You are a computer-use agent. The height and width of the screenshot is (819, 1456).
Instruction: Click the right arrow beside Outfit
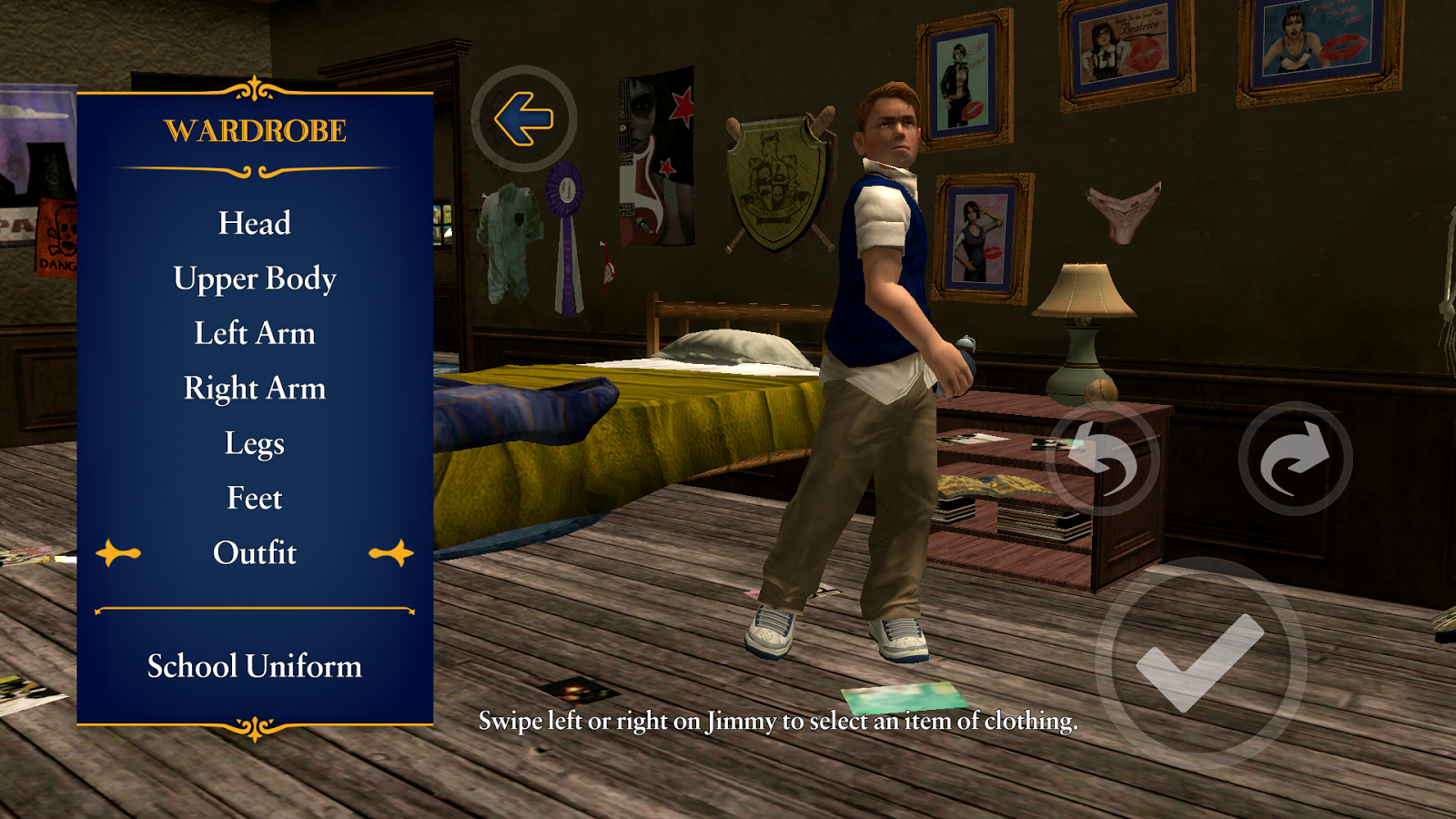click(394, 552)
